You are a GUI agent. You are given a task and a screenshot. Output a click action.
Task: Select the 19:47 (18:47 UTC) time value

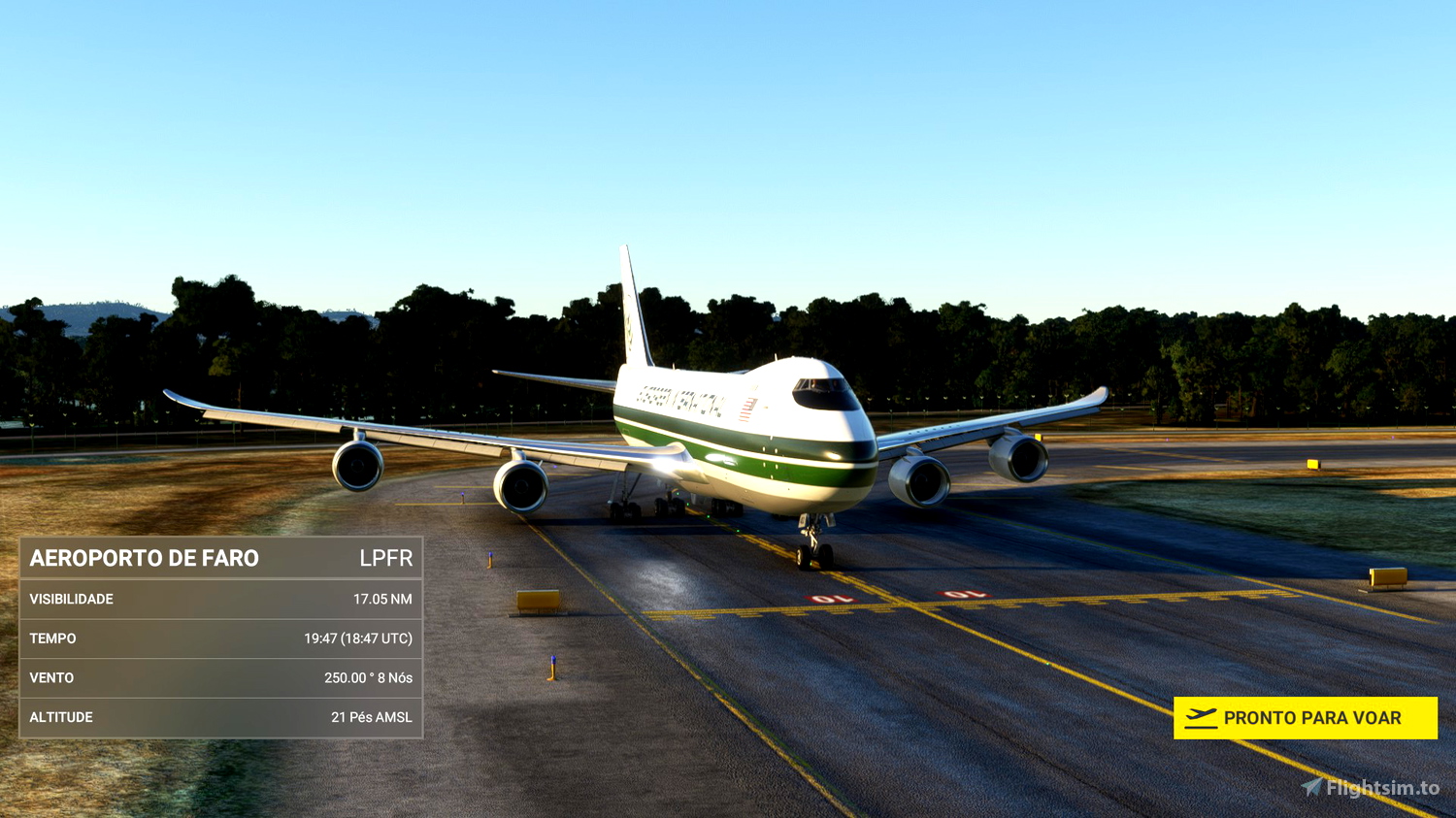pyautogui.click(x=359, y=638)
